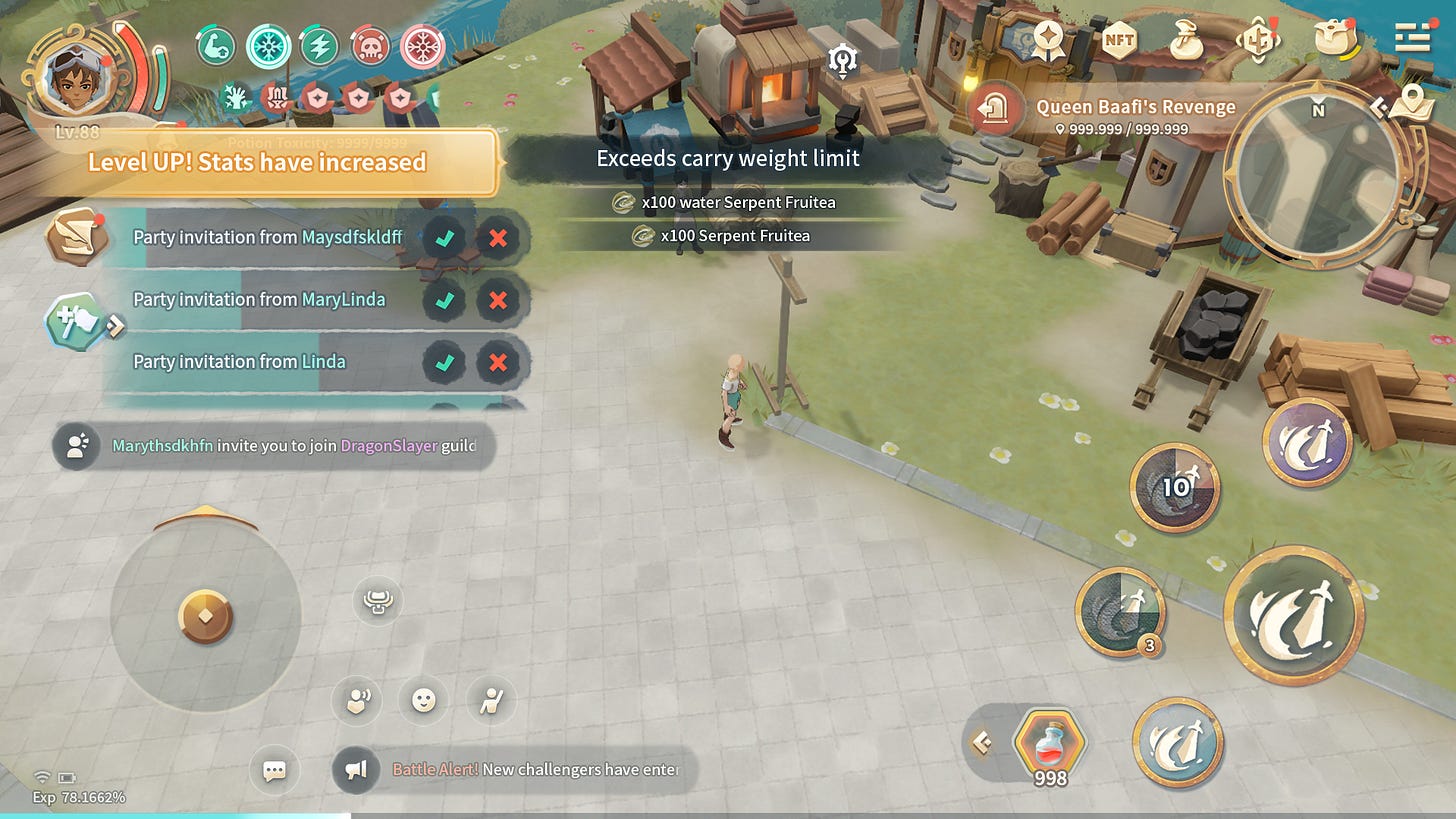The height and width of the screenshot is (819, 1456).
Task: Open the DragonSlayer guild invite notification
Action: [x=274, y=446]
